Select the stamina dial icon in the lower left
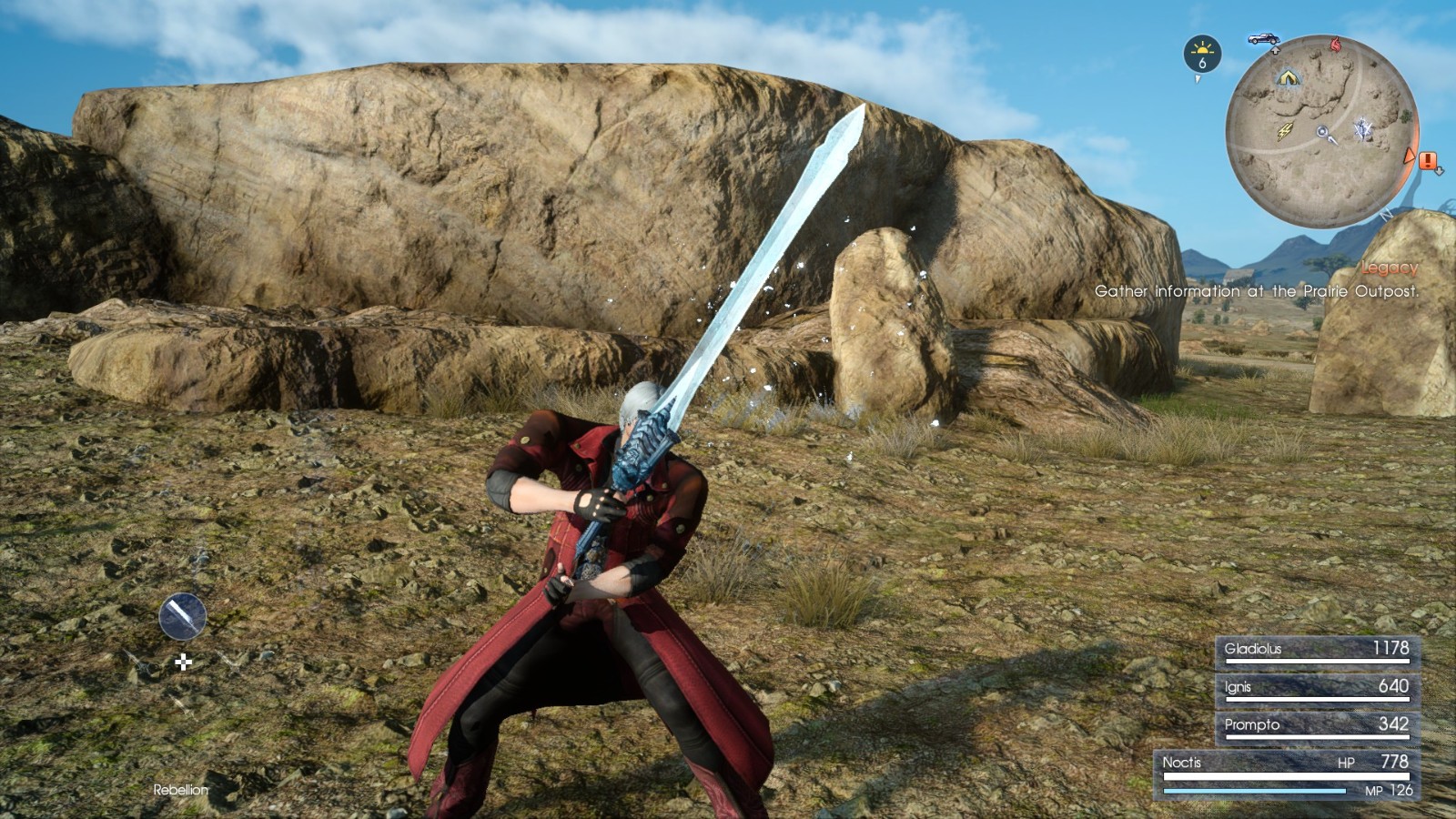This screenshot has width=1456, height=819. point(182,614)
